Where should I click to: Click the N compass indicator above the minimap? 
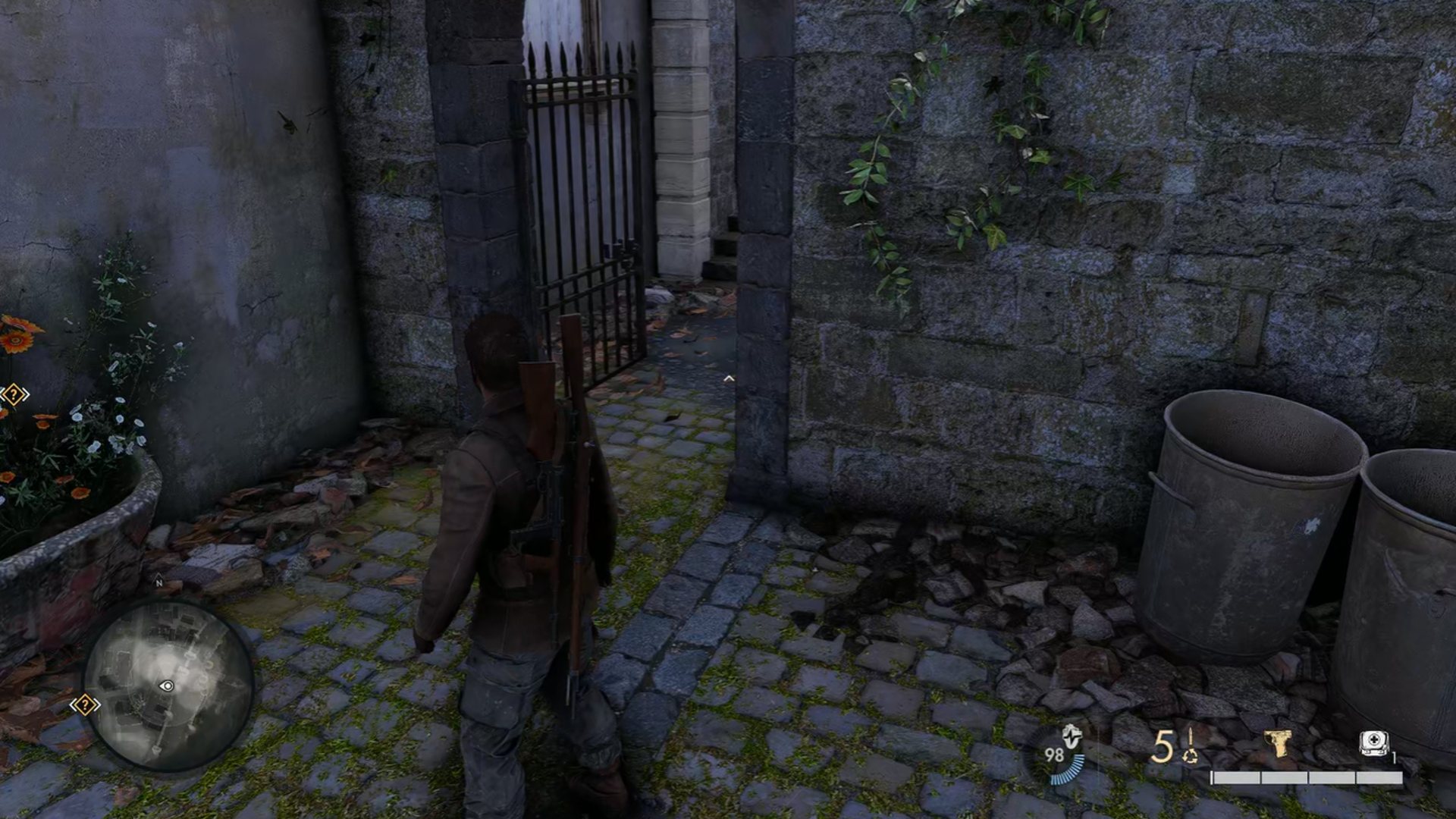(x=159, y=583)
